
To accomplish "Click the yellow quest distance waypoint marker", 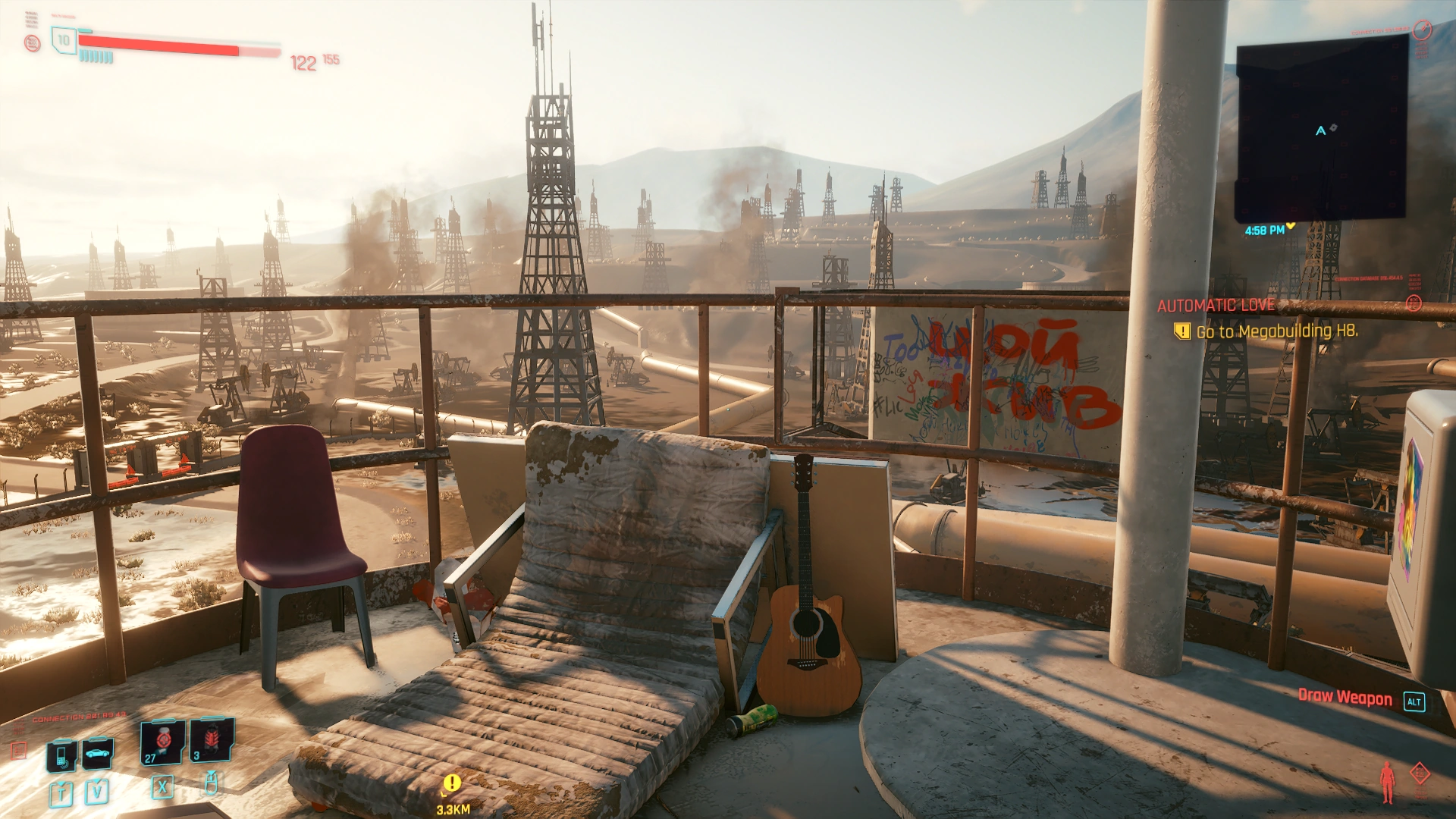I will [452, 783].
